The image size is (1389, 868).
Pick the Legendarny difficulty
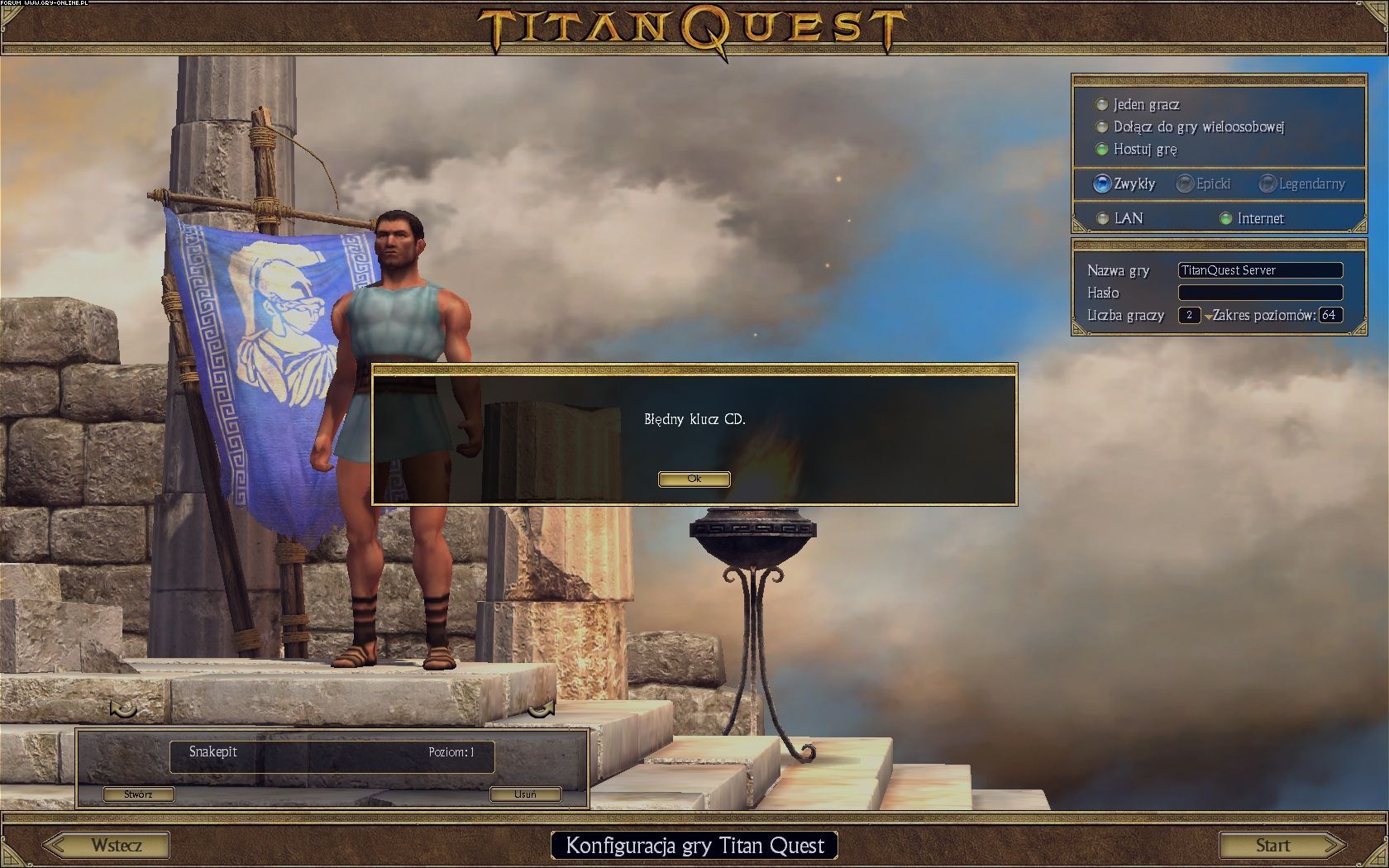pos(1267,184)
